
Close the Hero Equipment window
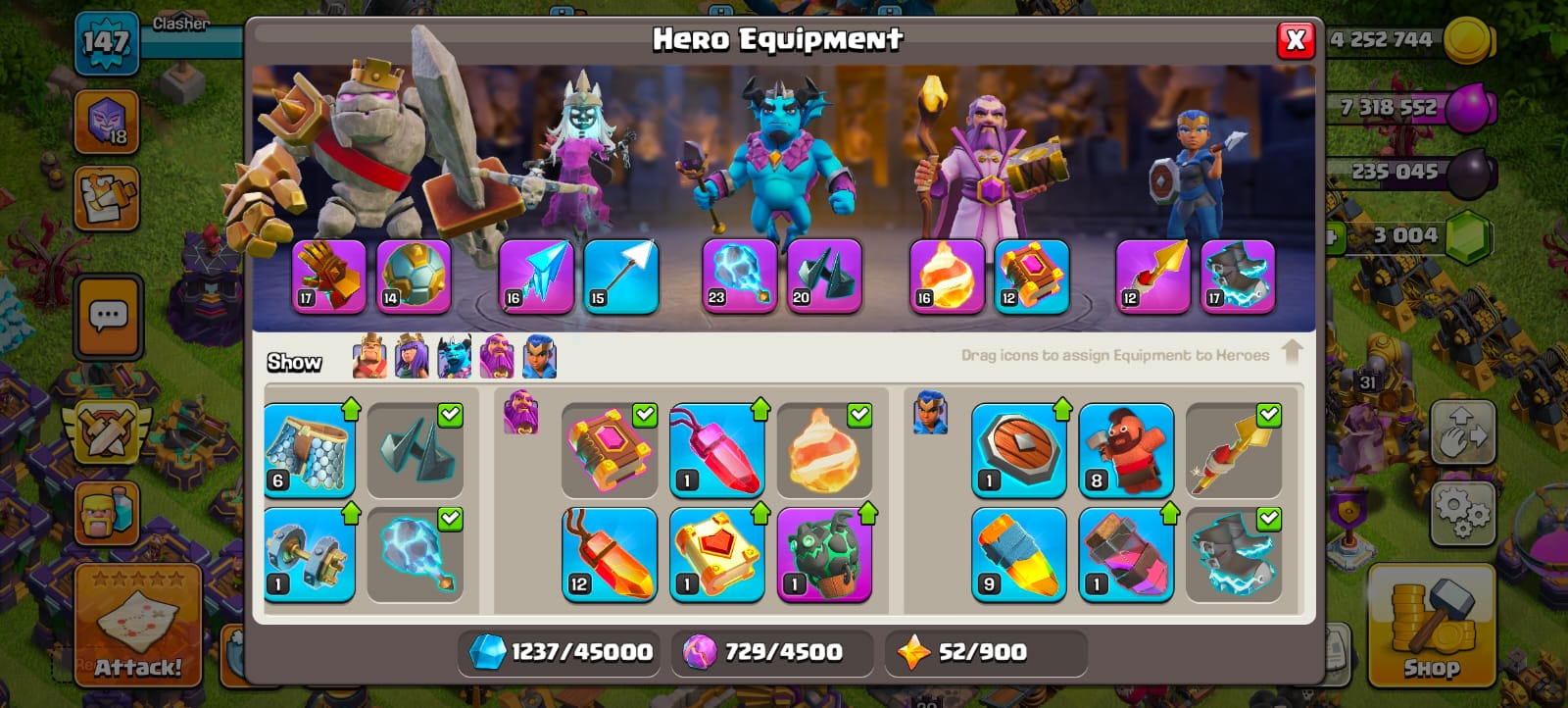1295,39
